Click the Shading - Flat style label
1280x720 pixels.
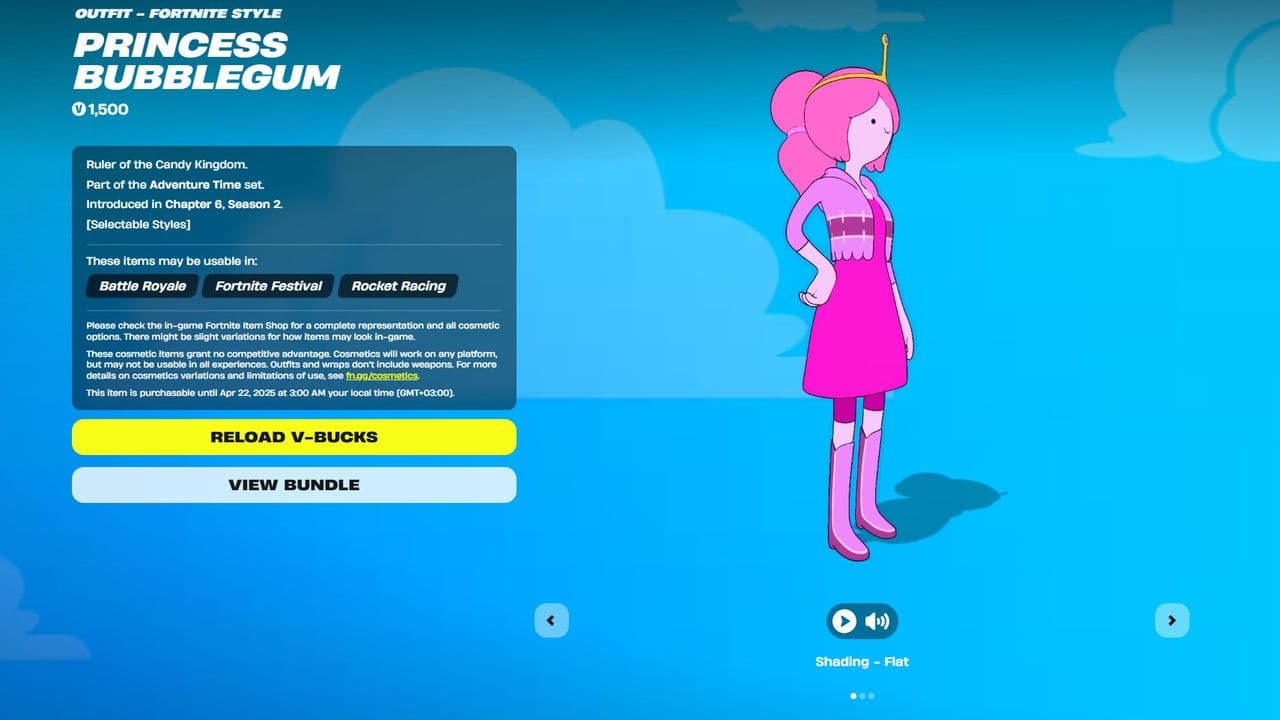coord(862,661)
